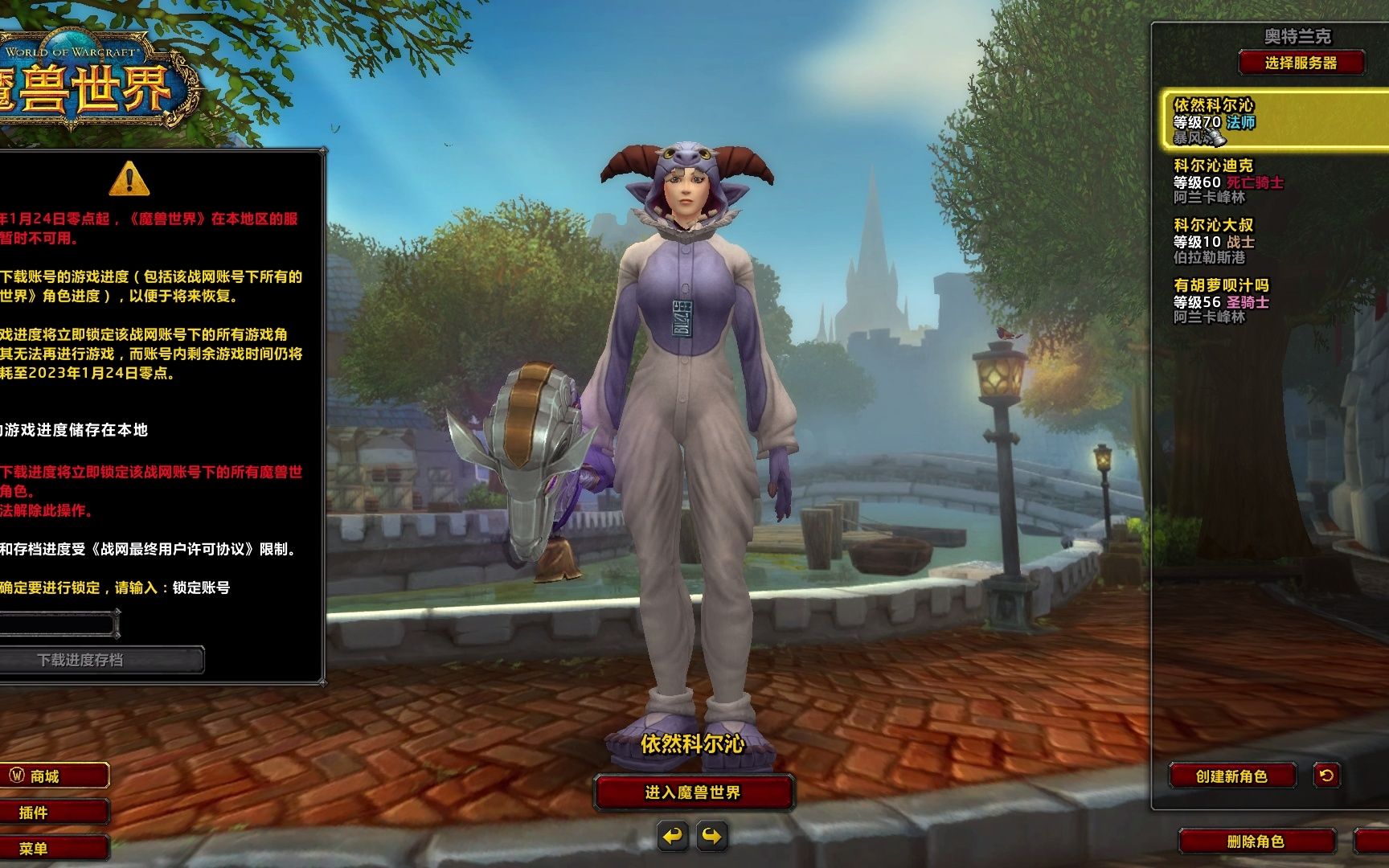The width and height of the screenshot is (1389, 868).
Task: Open 创建新角色 to create a character
Action: pos(1231,776)
